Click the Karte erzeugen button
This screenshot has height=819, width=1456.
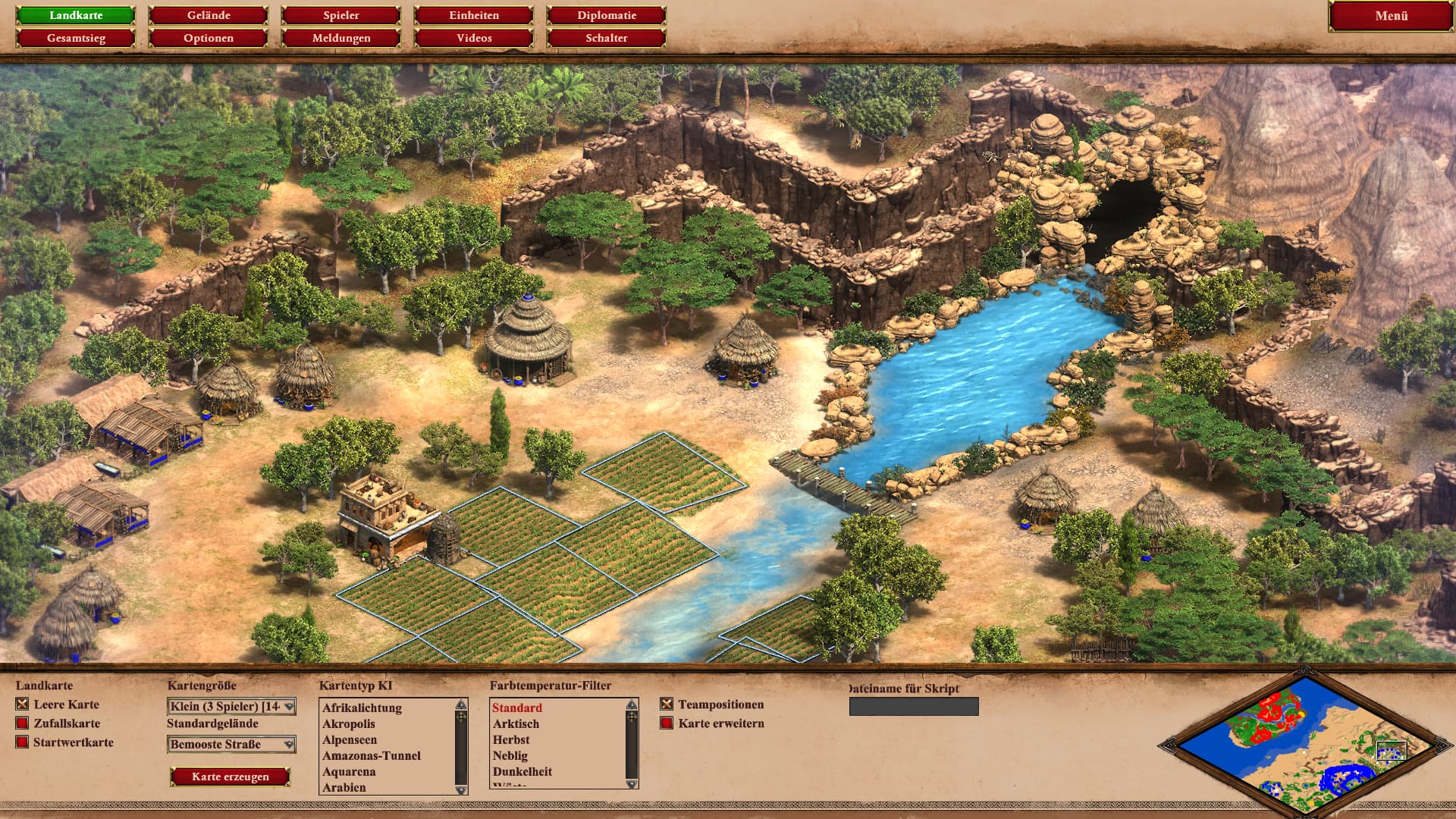(x=231, y=777)
